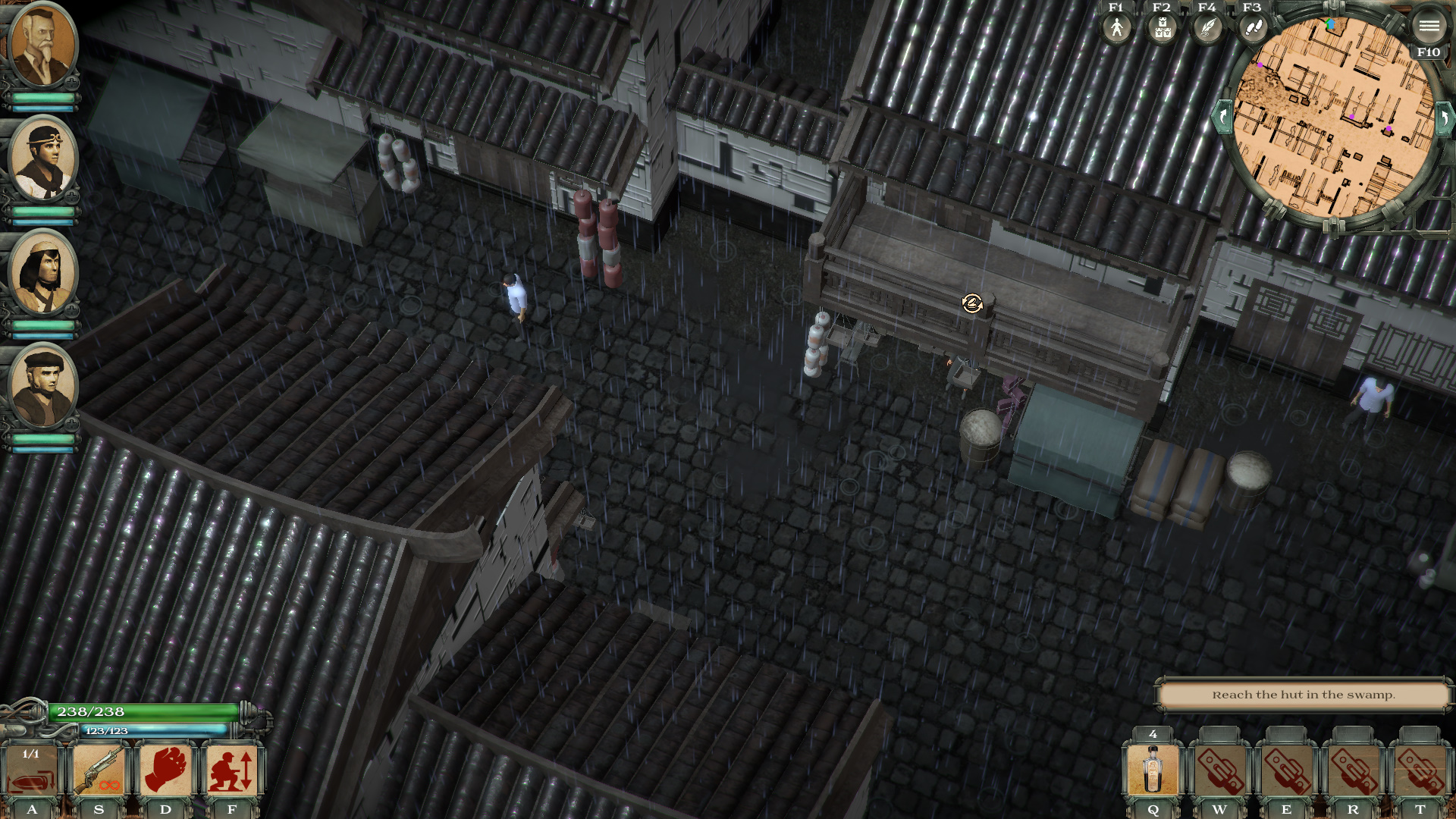This screenshot has height=819, width=1456.
Task: Select the rifle weapon slot
Action: point(99,771)
